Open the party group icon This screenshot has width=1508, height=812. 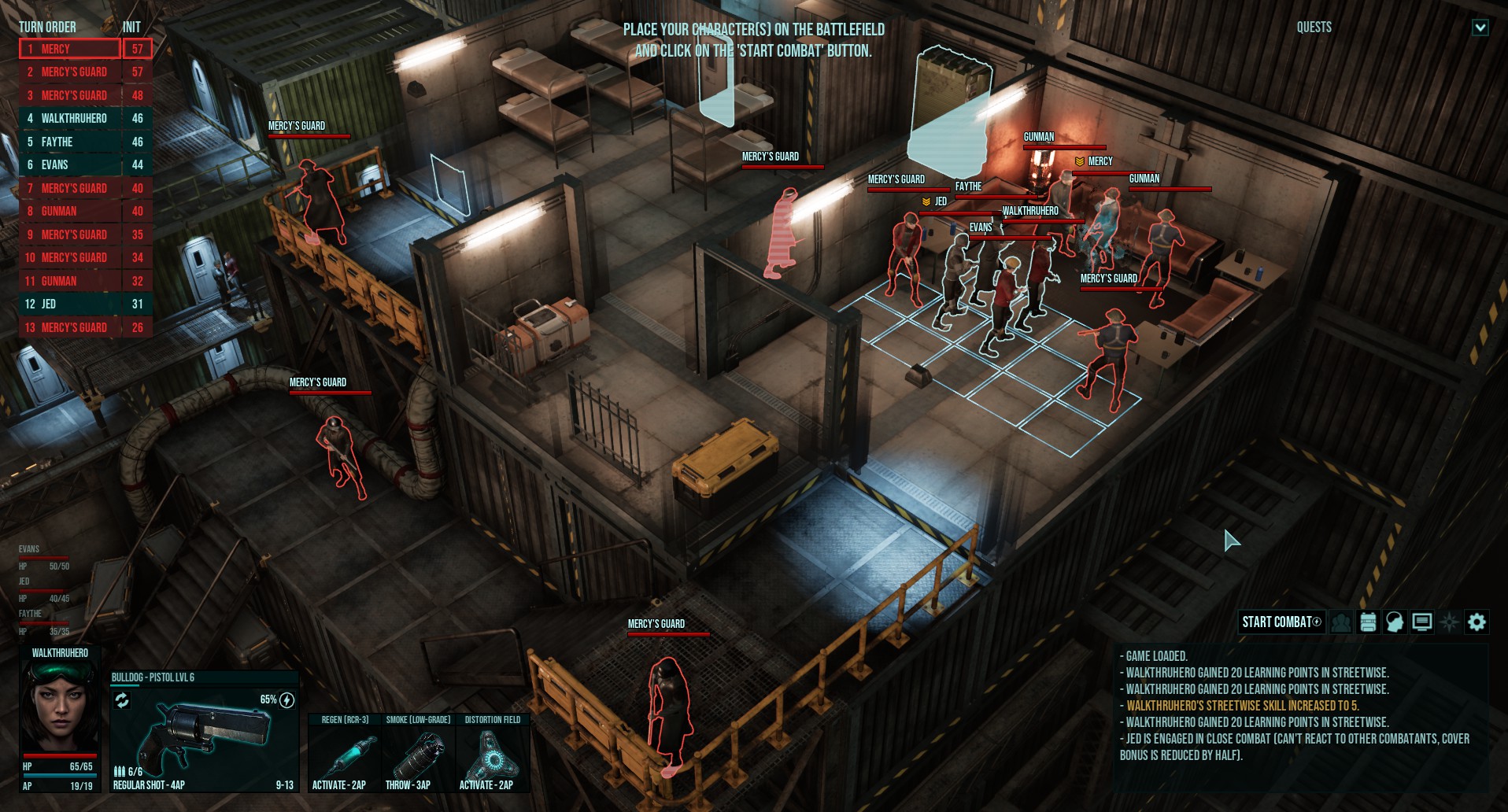pos(1341,622)
